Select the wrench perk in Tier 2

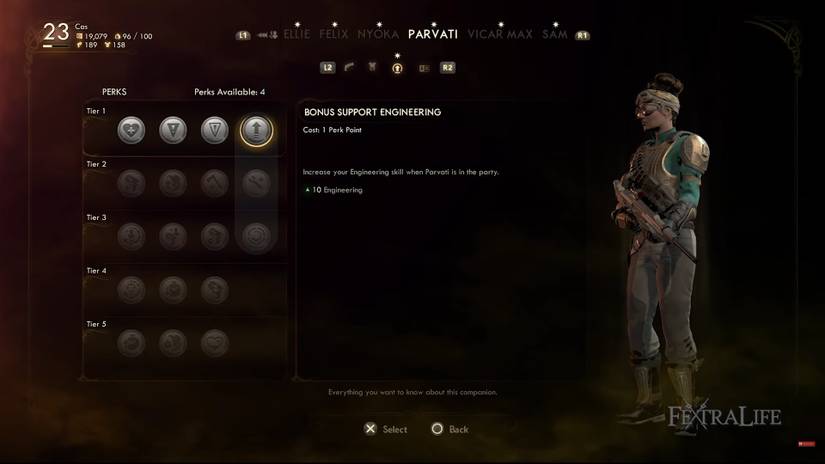(x=256, y=183)
